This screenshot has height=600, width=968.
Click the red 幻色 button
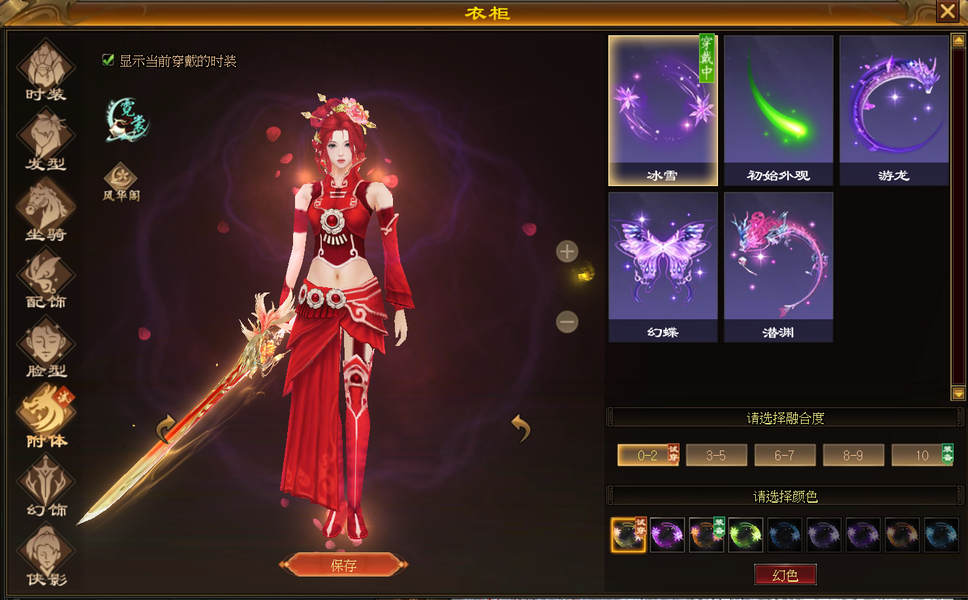[x=785, y=575]
